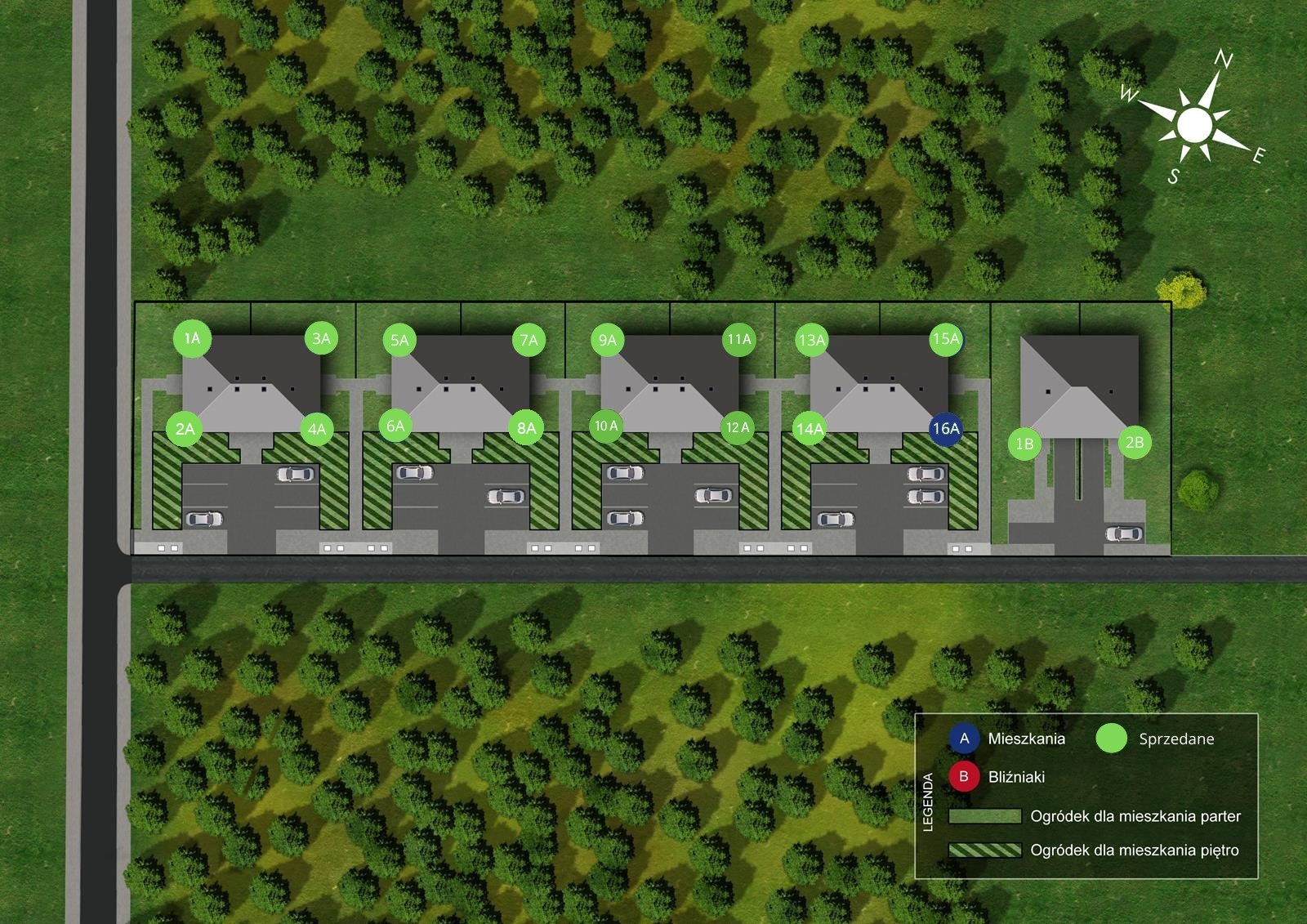Select semi-detached house marker 2B
Image resolution: width=1307 pixels, height=924 pixels.
[1135, 442]
